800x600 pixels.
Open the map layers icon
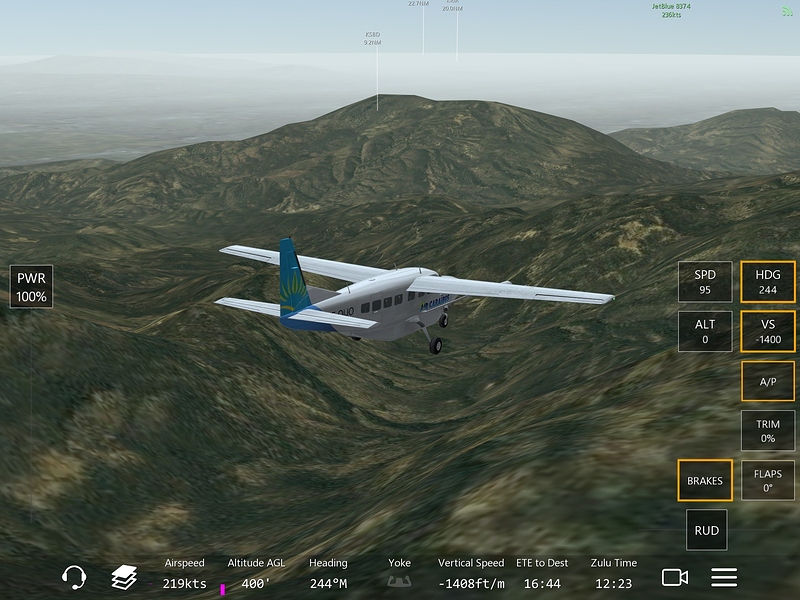point(124,577)
